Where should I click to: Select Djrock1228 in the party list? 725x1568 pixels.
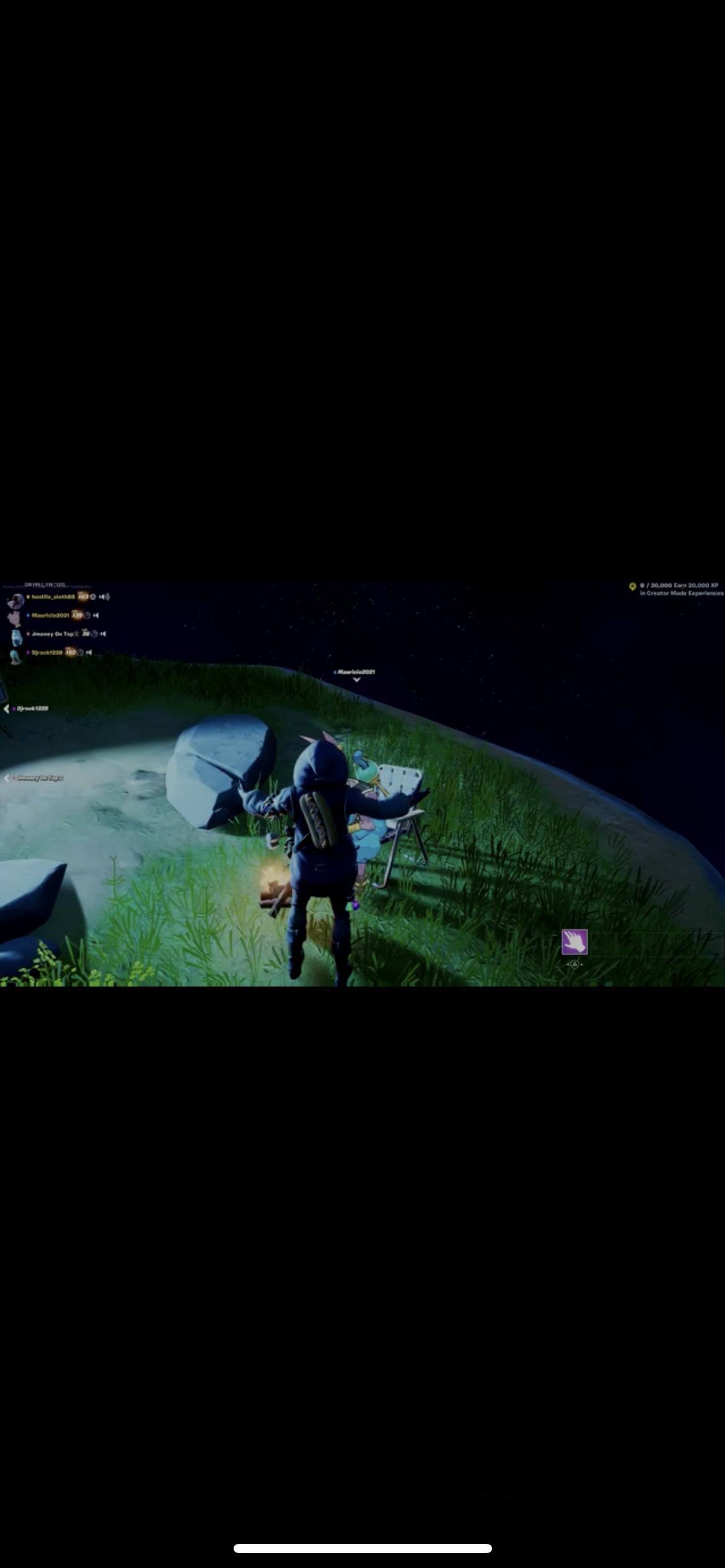[x=46, y=653]
